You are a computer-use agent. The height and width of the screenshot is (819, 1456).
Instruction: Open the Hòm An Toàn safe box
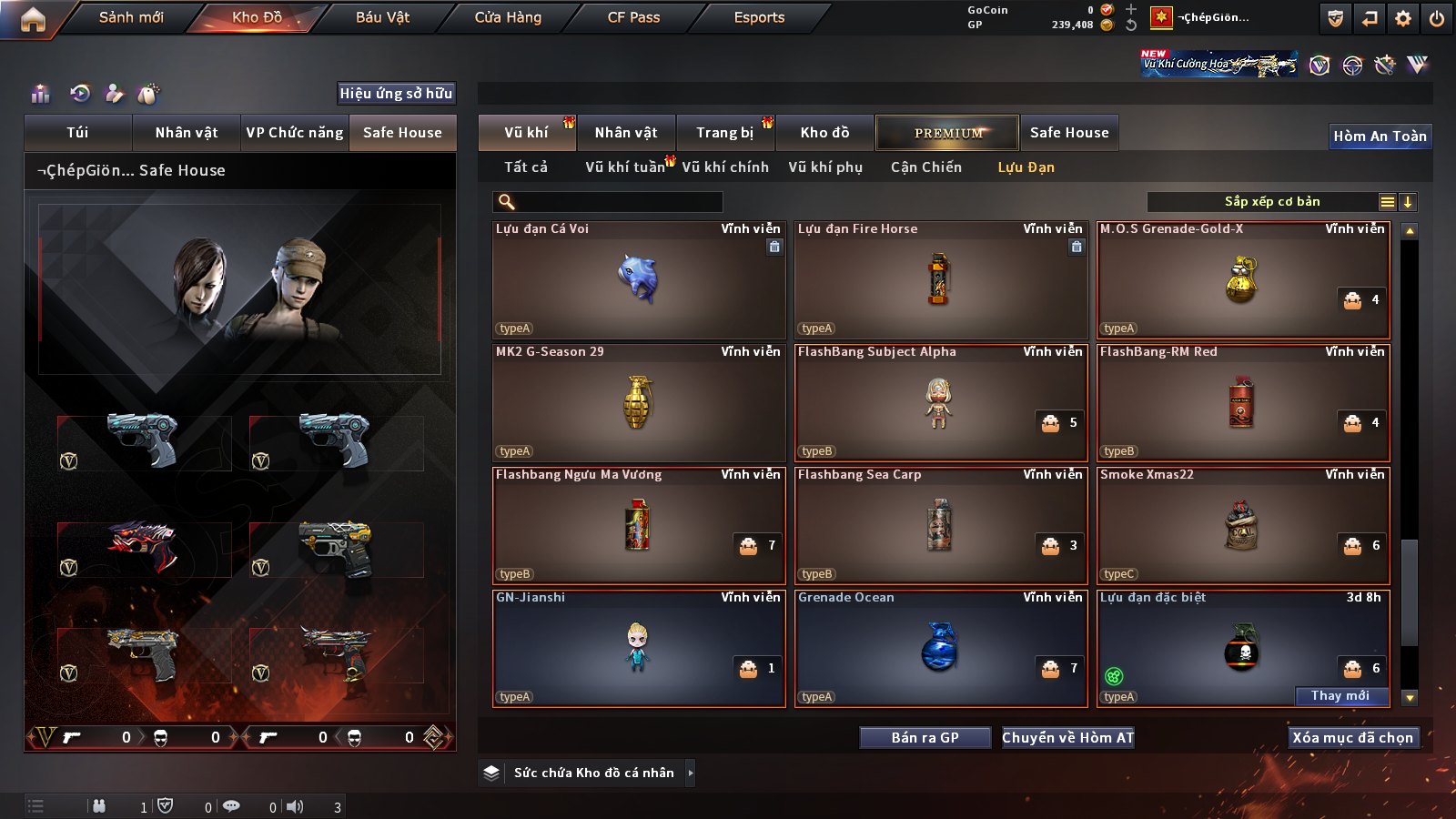click(1380, 136)
